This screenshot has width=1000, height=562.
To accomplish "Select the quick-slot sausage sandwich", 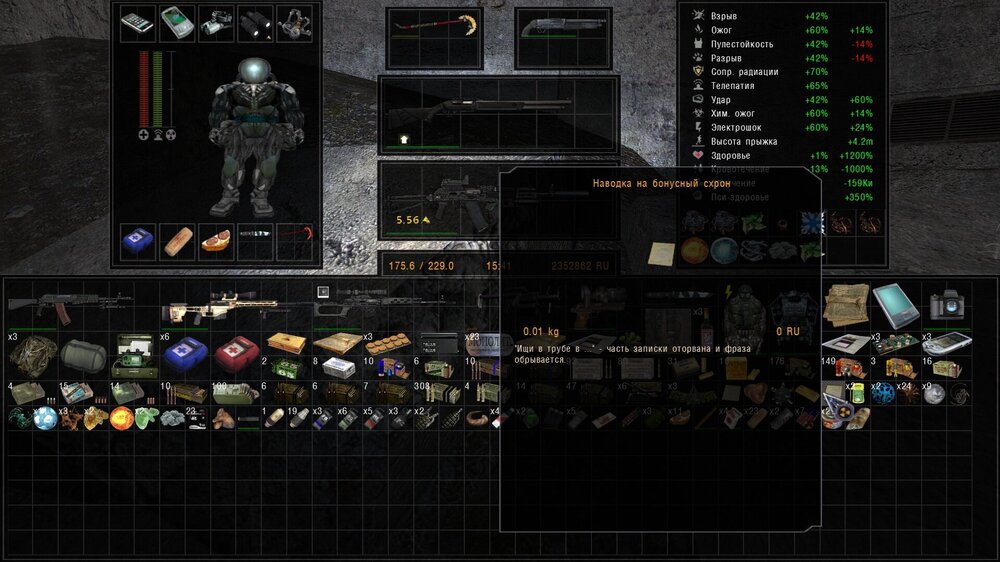I will 217,242.
